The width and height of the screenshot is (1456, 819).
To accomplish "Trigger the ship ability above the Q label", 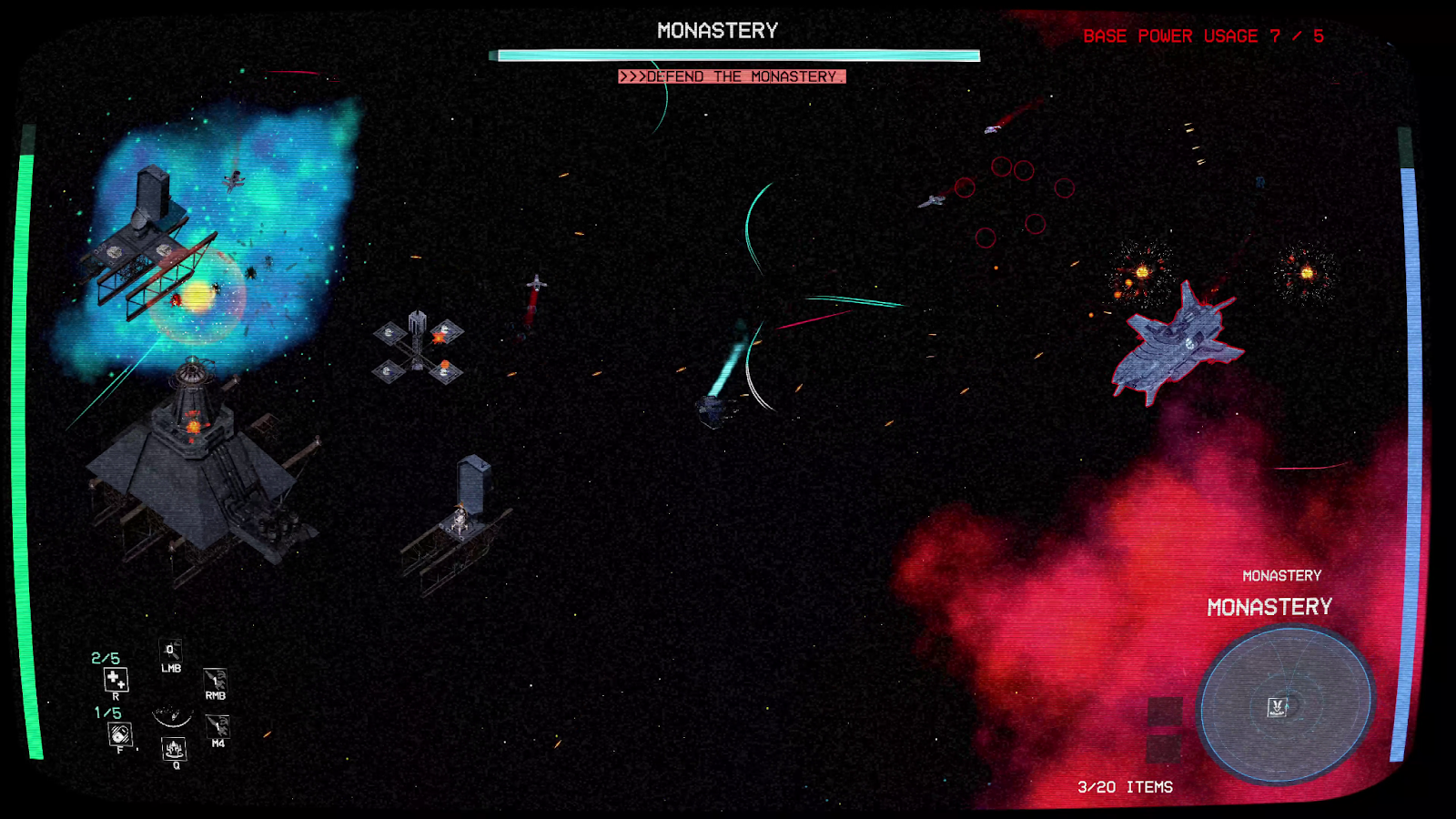I will [x=174, y=749].
